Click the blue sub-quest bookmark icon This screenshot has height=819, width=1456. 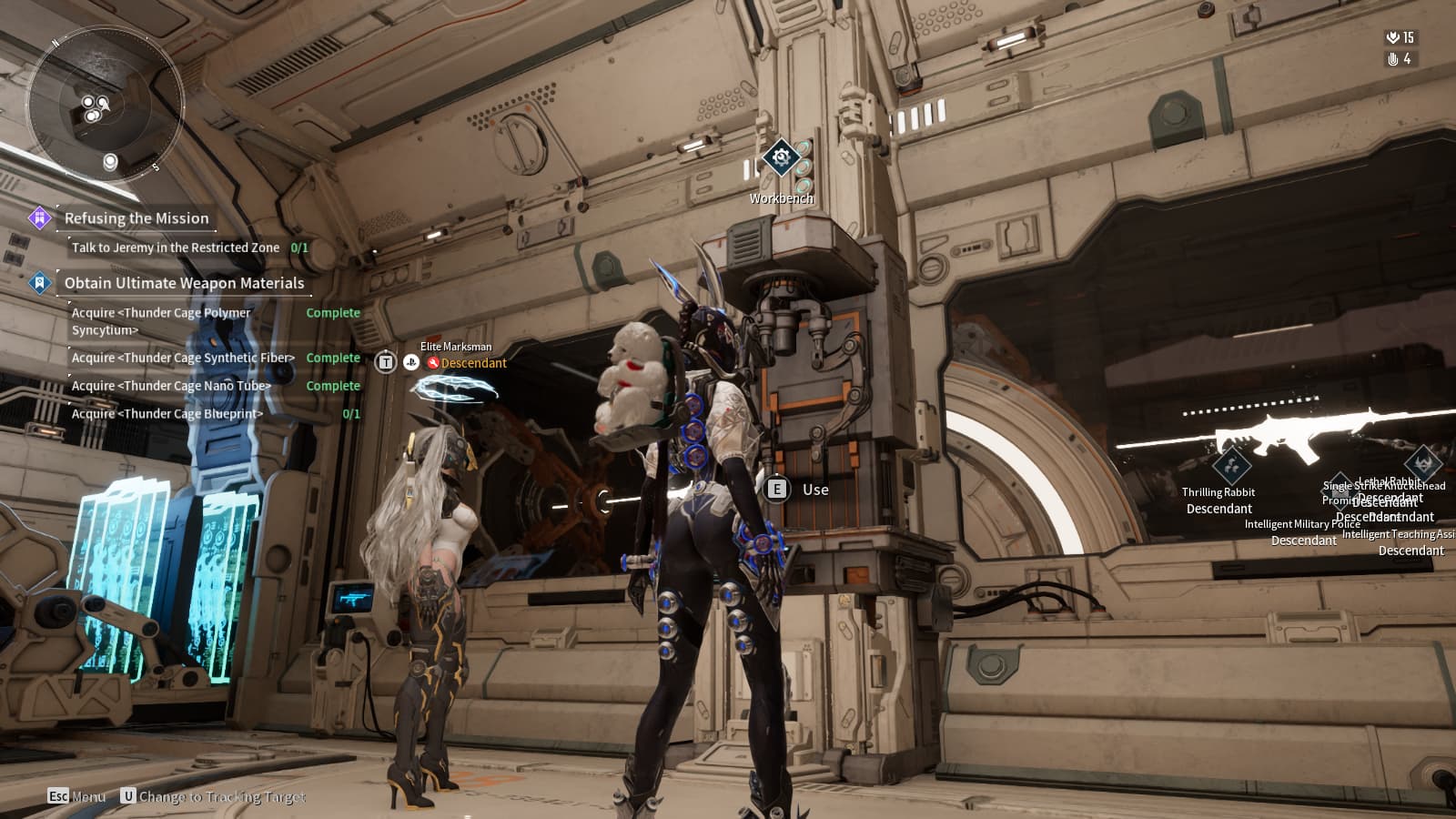point(39,283)
